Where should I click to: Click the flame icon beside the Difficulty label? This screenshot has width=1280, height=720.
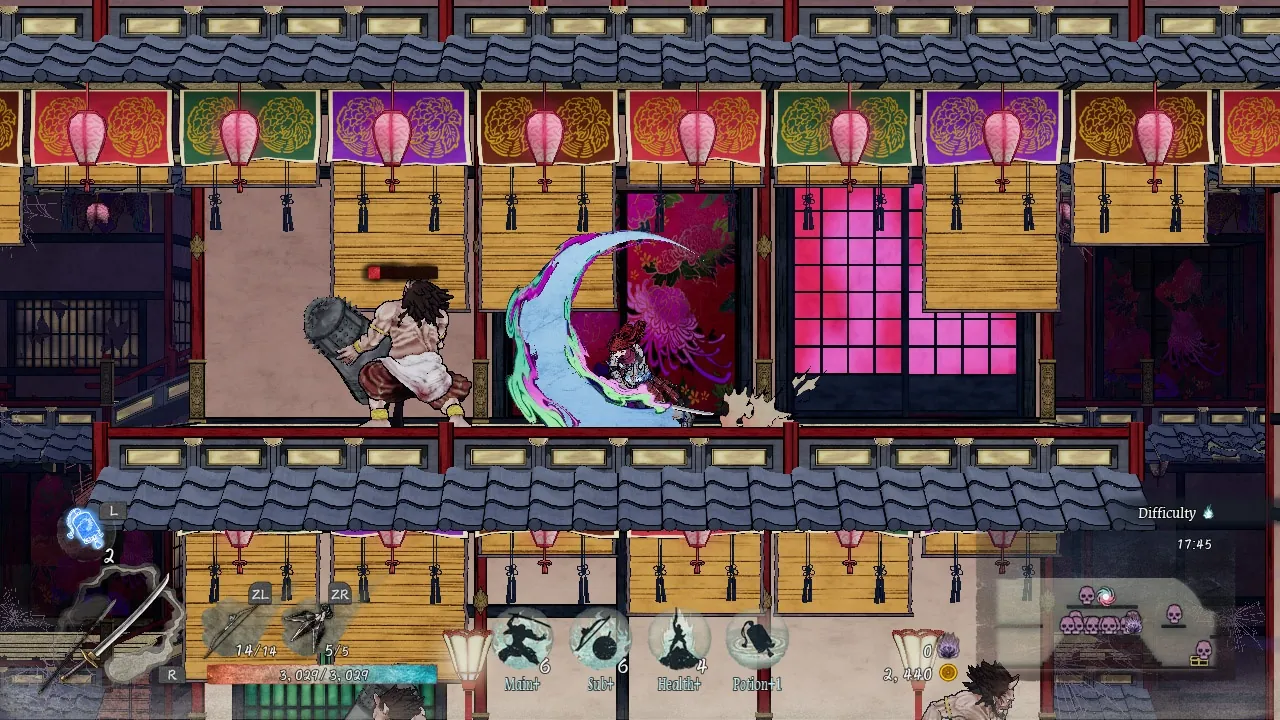point(1207,512)
